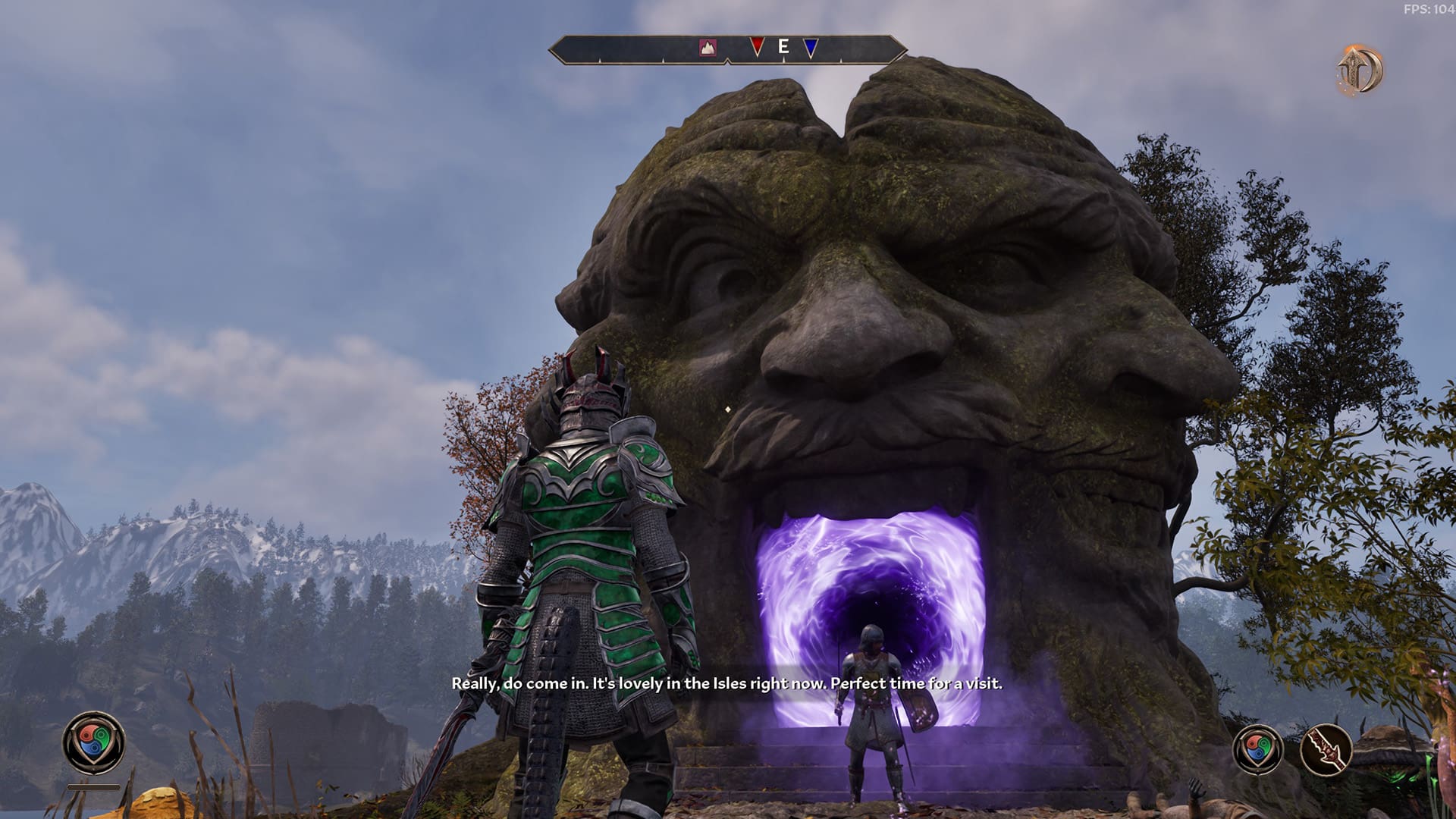1456x819 pixels.
Task: Click the left tick mark on the compass
Action: pyautogui.click(x=600, y=62)
